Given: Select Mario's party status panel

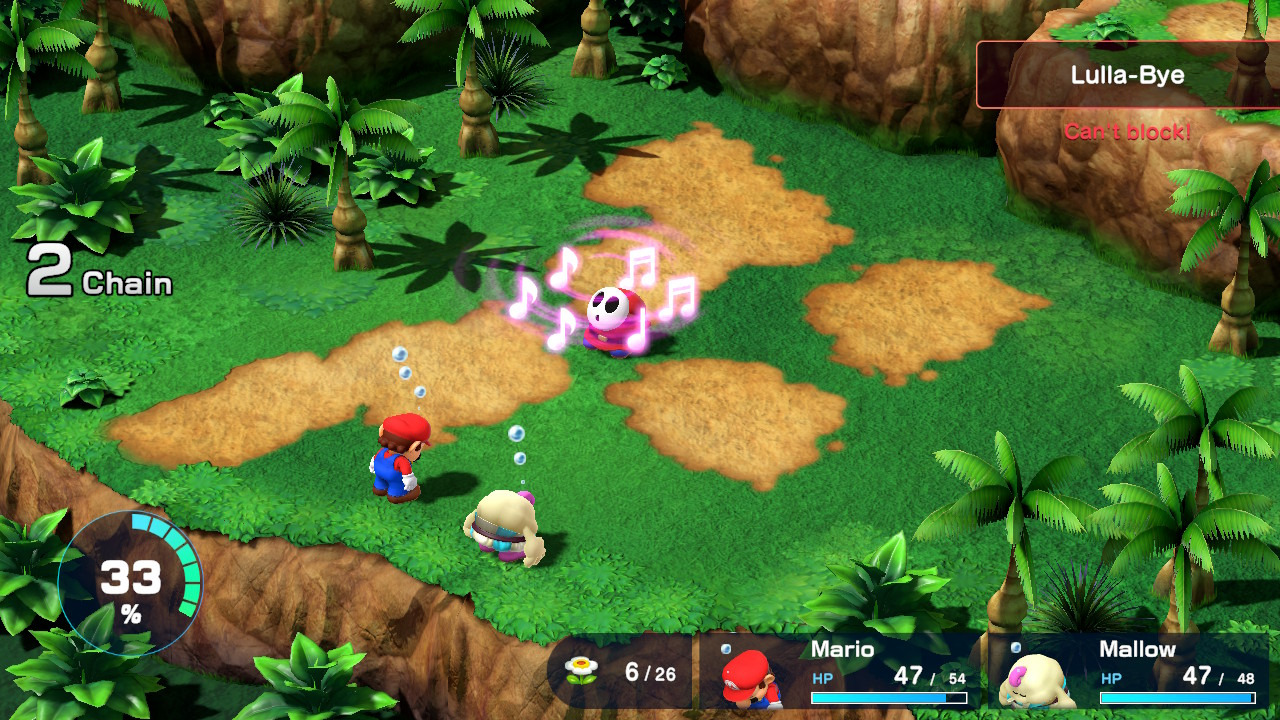Looking at the screenshot, I should (x=842, y=672).
